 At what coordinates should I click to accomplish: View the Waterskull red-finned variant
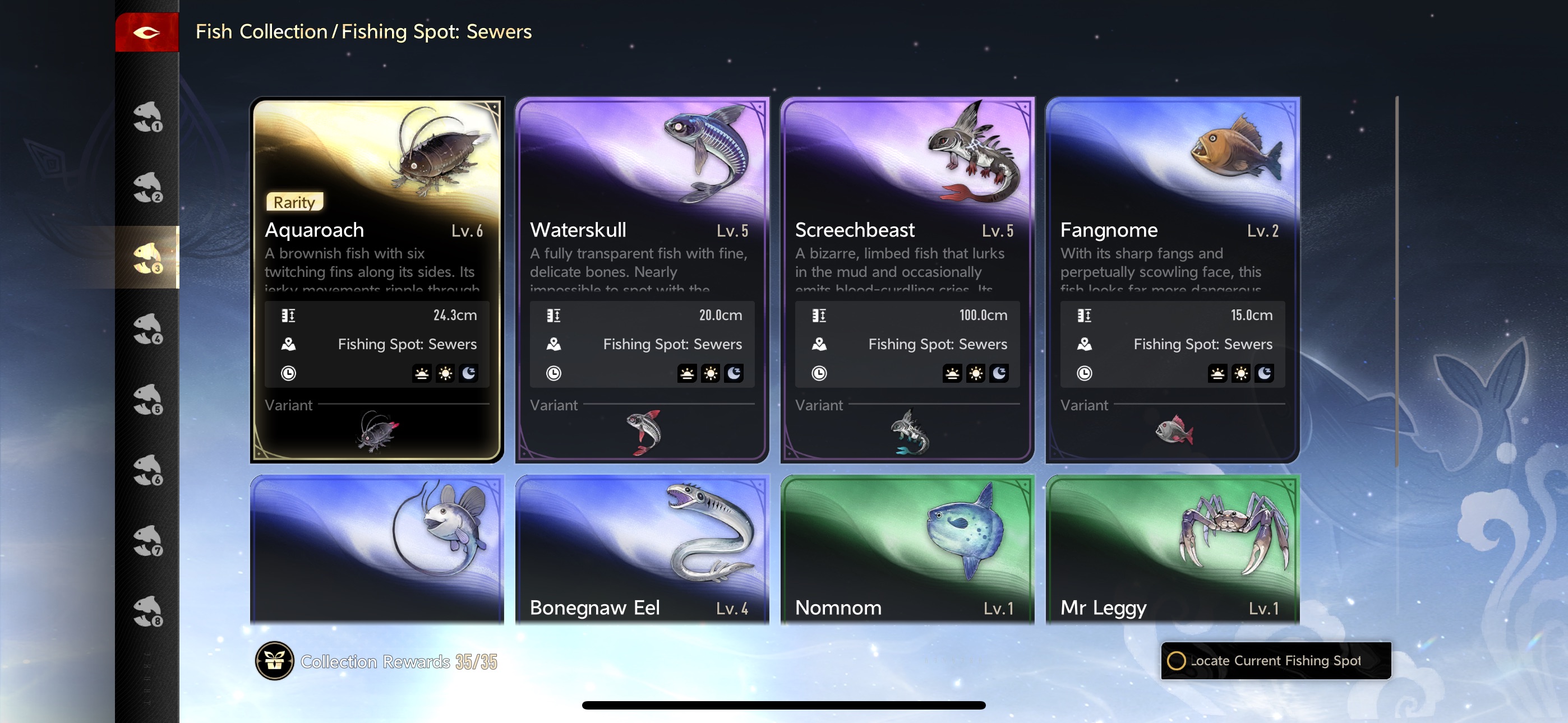[x=644, y=432]
